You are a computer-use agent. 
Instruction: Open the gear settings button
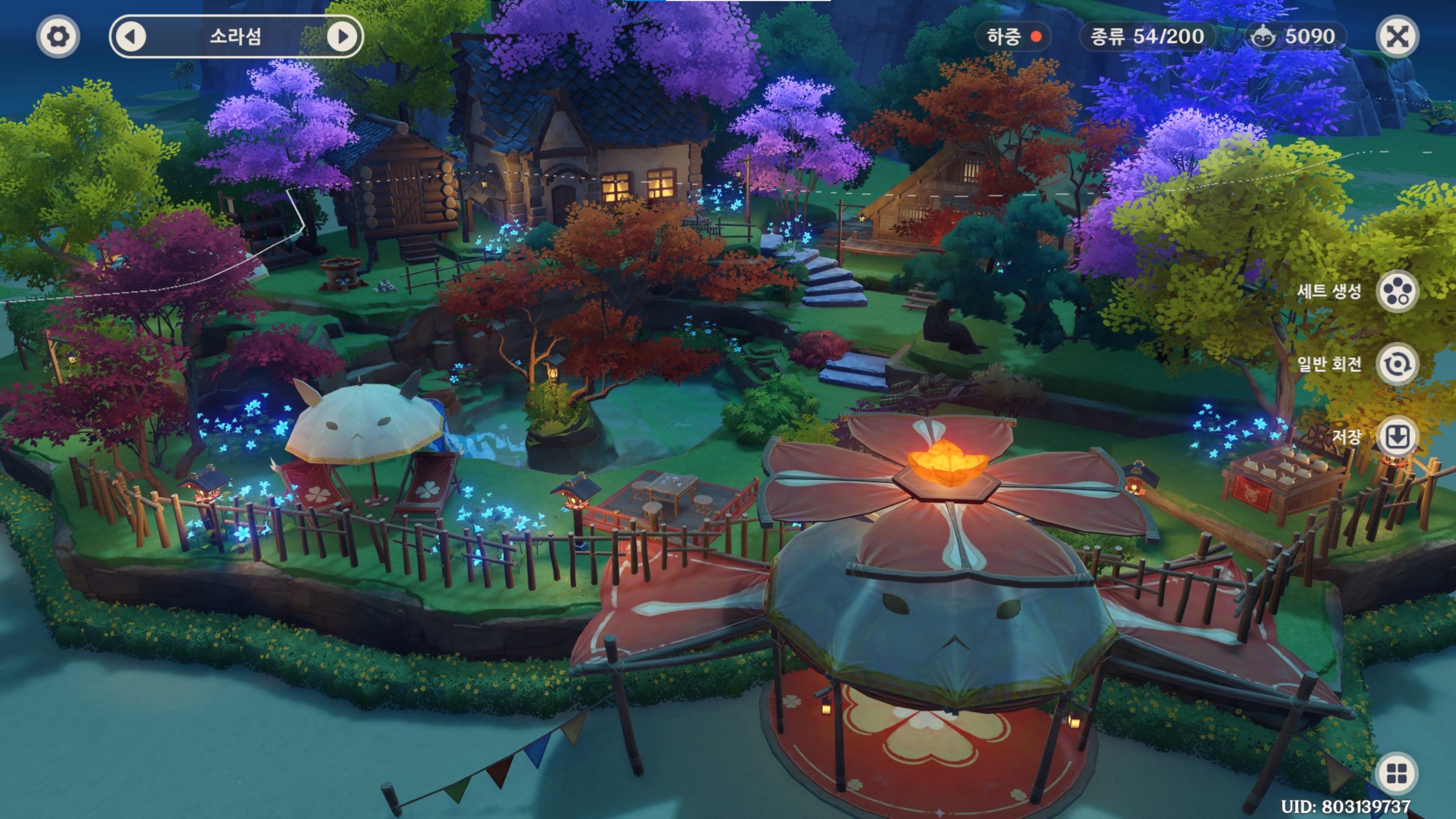(58, 37)
